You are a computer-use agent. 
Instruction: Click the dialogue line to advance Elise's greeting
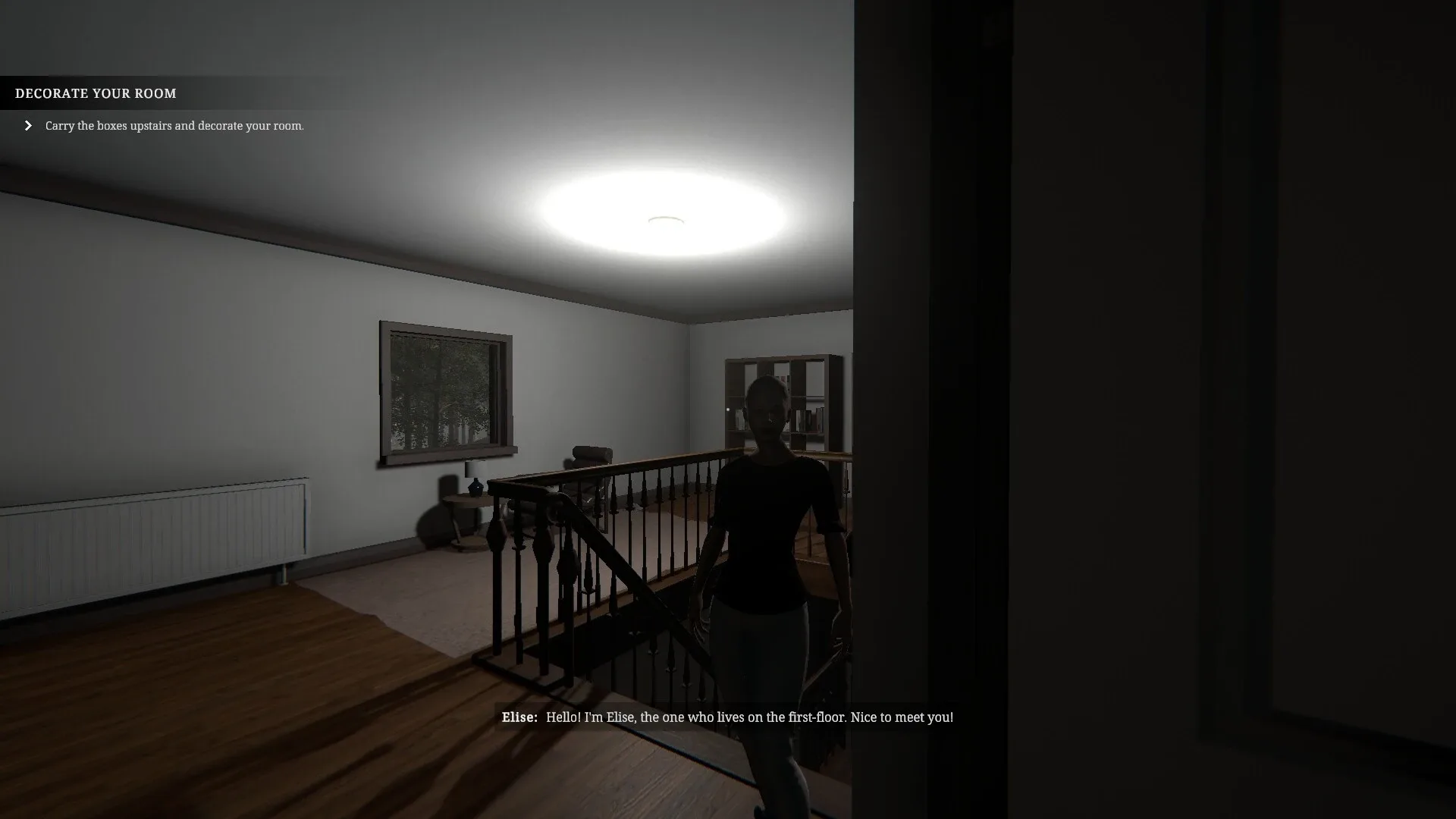pyautogui.click(x=749, y=717)
